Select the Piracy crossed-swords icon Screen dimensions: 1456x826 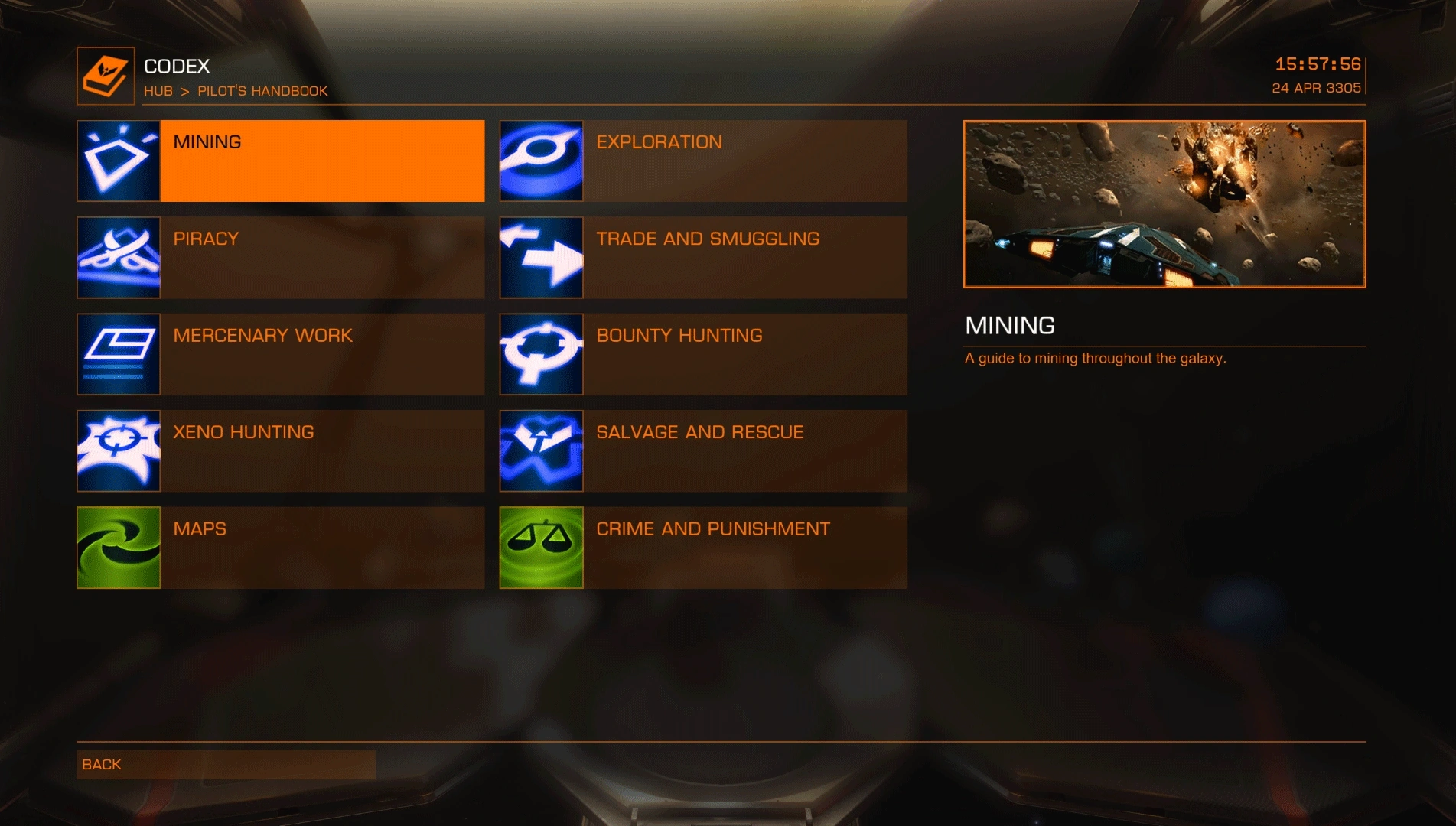coord(118,257)
